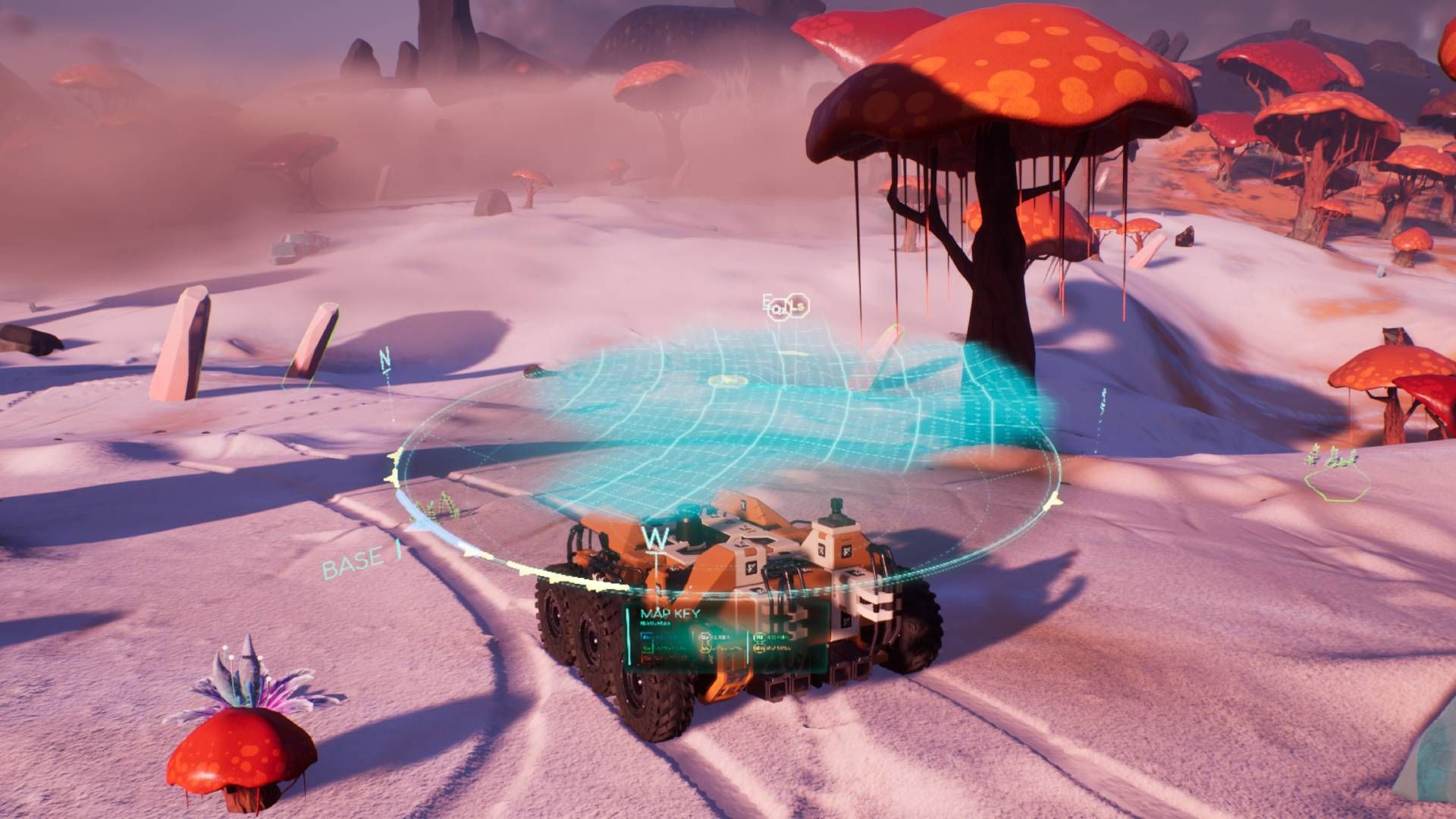The height and width of the screenshot is (819, 1456).
Task: Click the first yellow resource icon in Map Key
Action: pos(704,648)
